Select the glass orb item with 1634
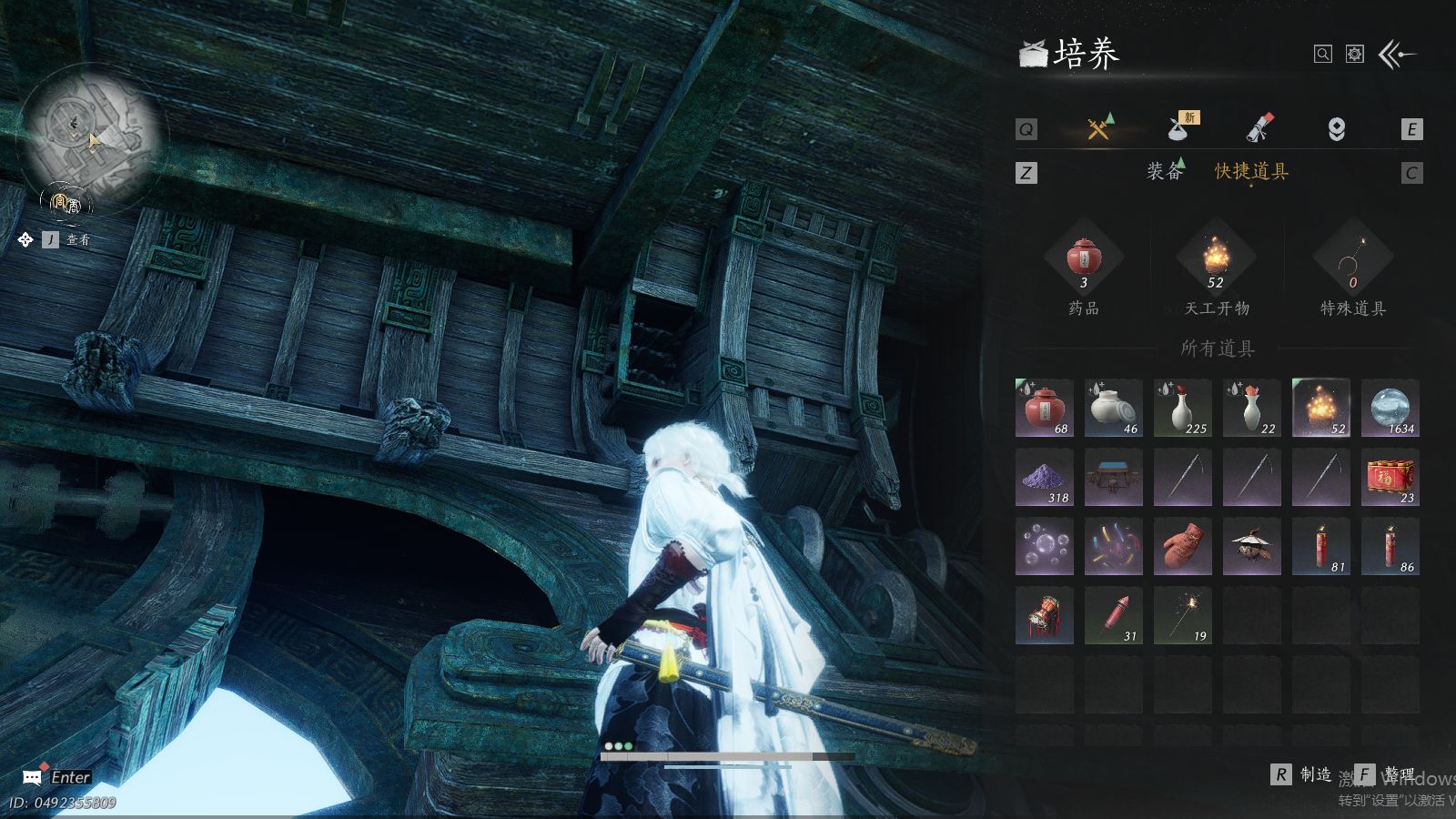1456x819 pixels. click(1390, 408)
